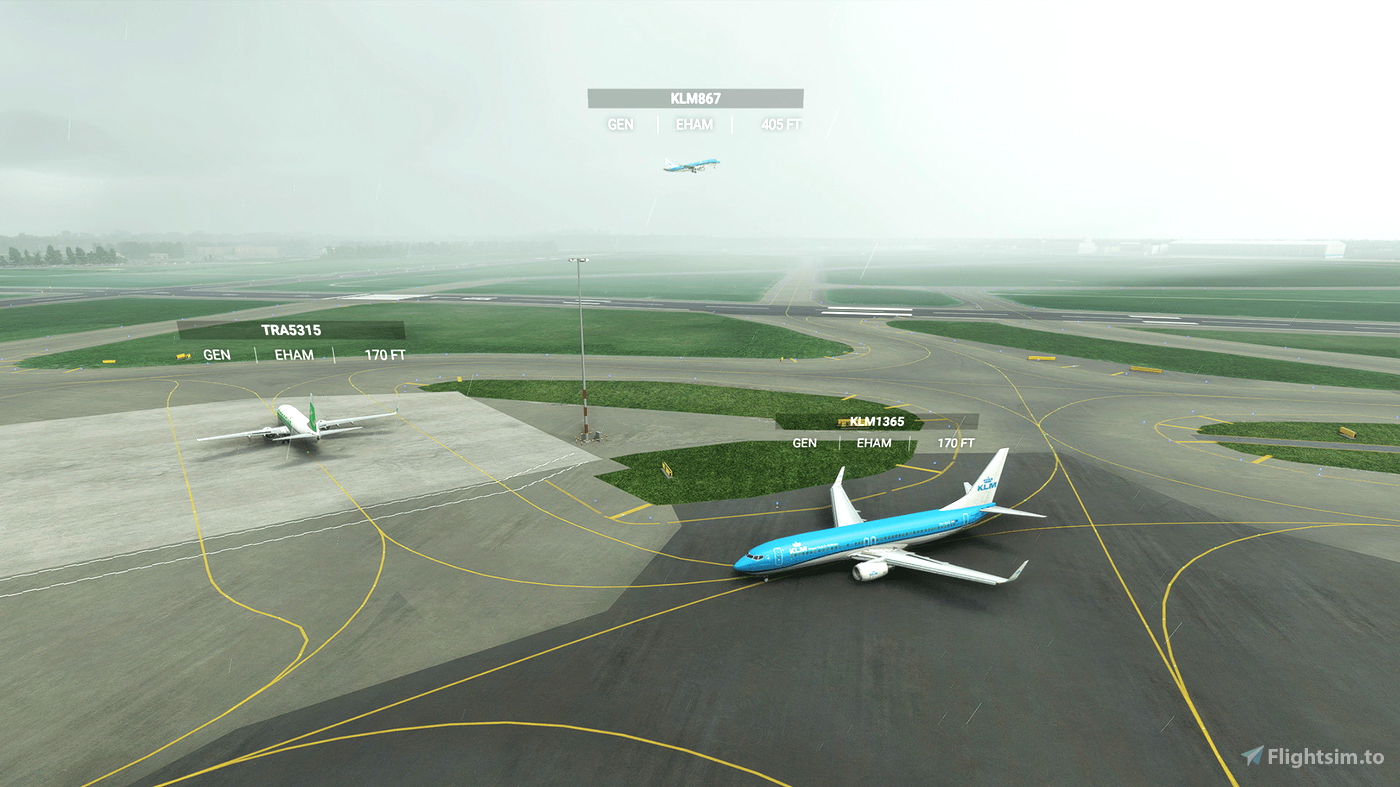Click the GEN indicator on TRA5315's tag
The height and width of the screenshot is (787, 1400).
pos(216,354)
